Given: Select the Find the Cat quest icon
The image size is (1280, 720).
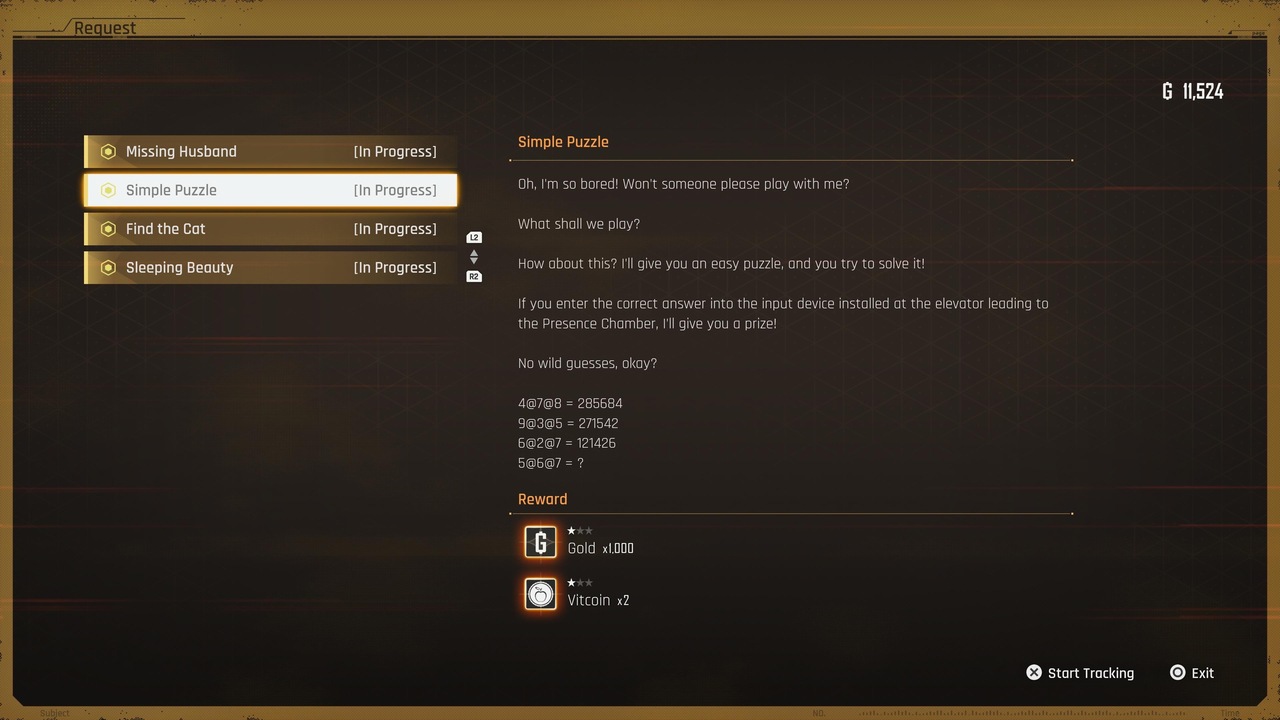Looking at the screenshot, I should [108, 228].
